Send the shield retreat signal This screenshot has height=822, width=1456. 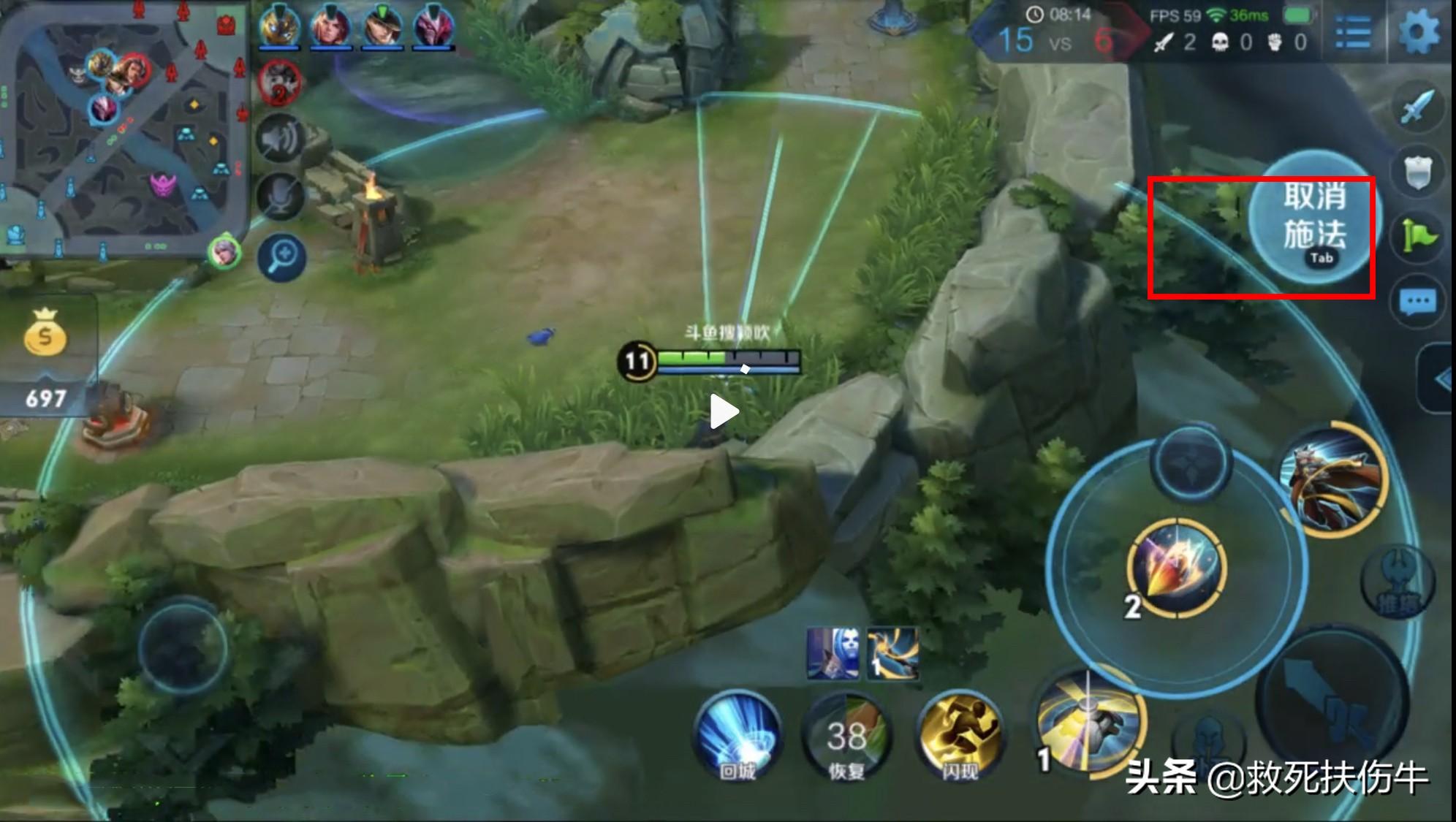coord(1418,173)
